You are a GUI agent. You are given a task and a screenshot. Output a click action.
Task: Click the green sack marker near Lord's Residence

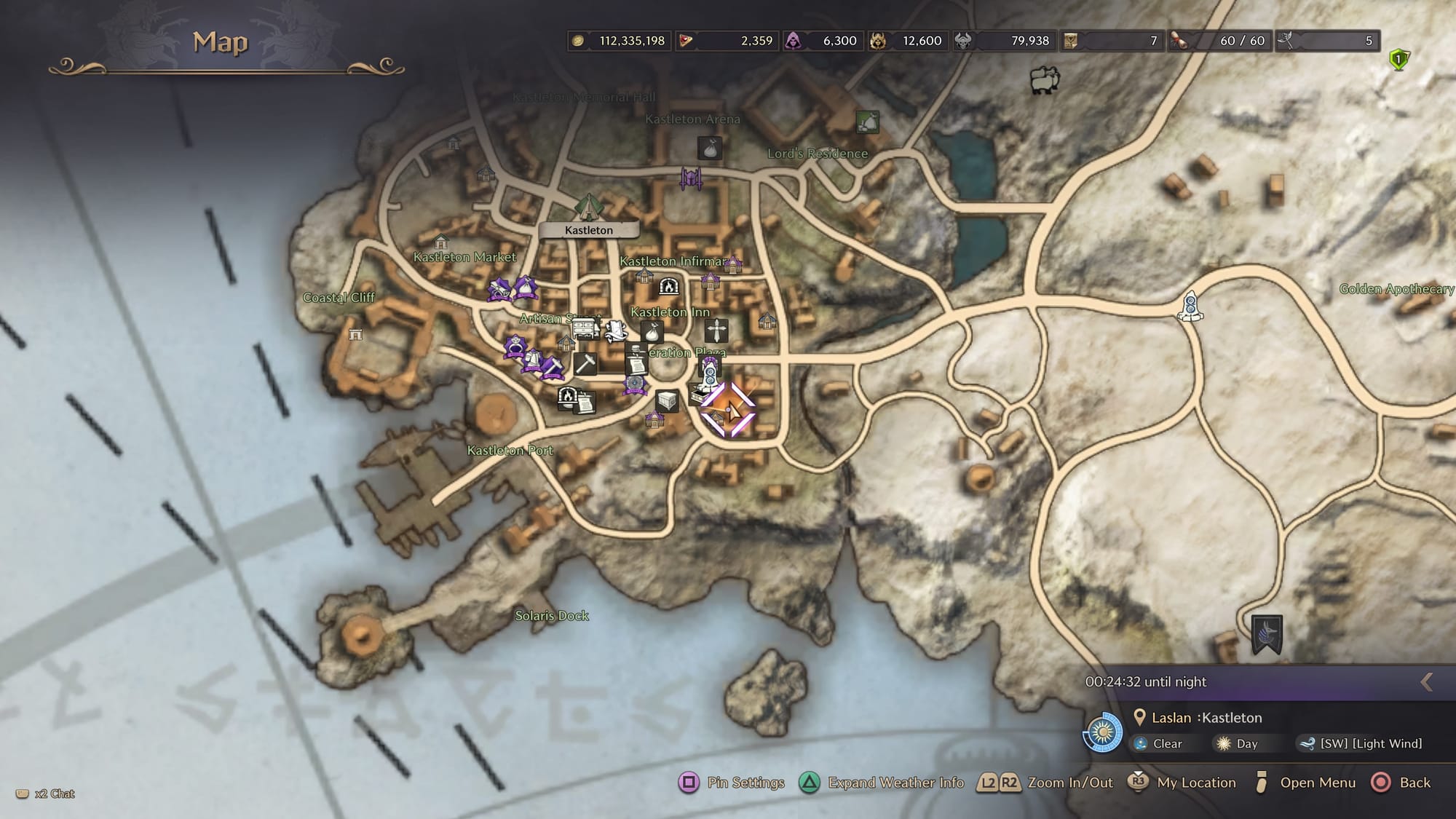867,122
